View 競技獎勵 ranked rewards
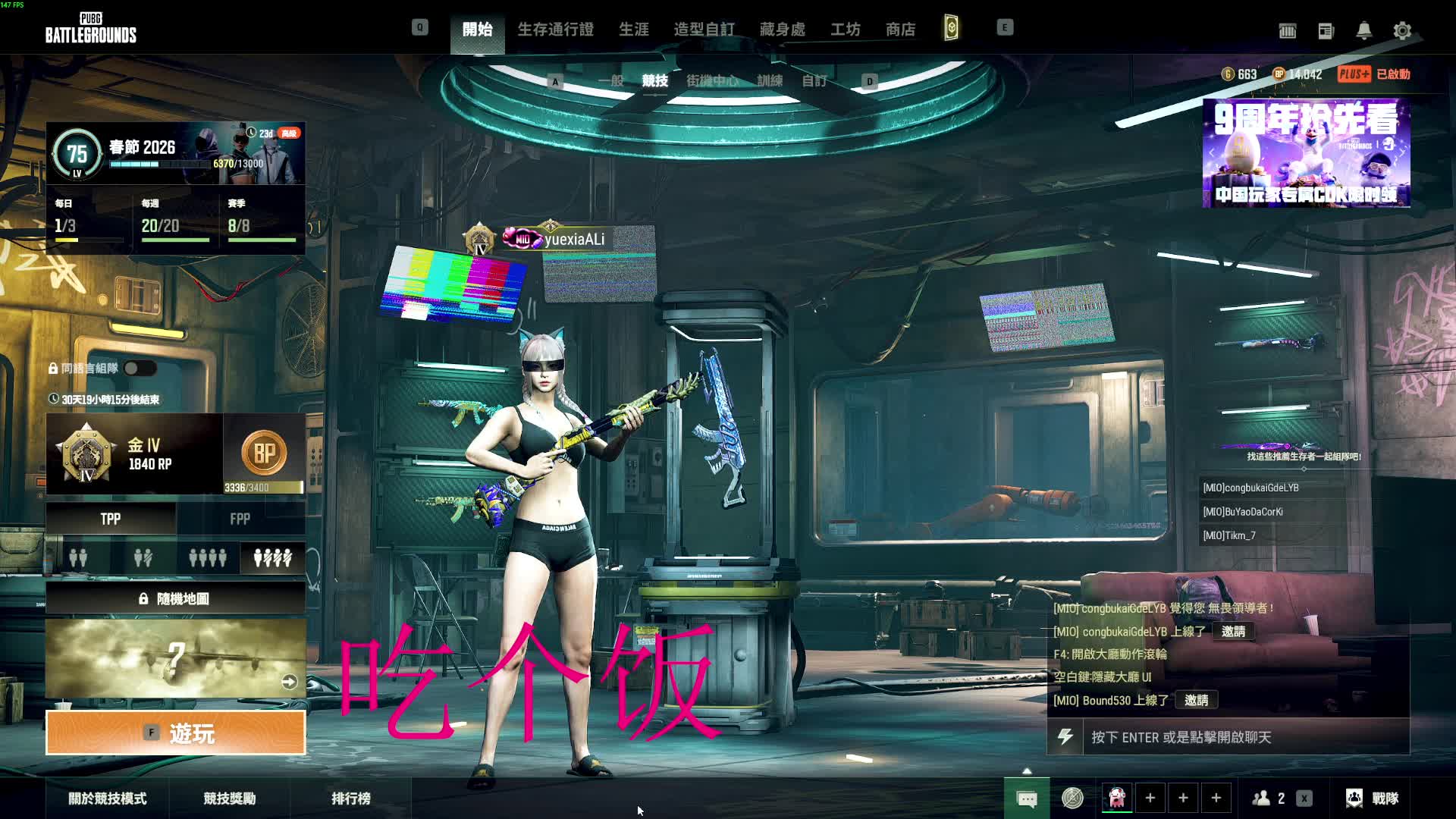 pyautogui.click(x=230, y=799)
